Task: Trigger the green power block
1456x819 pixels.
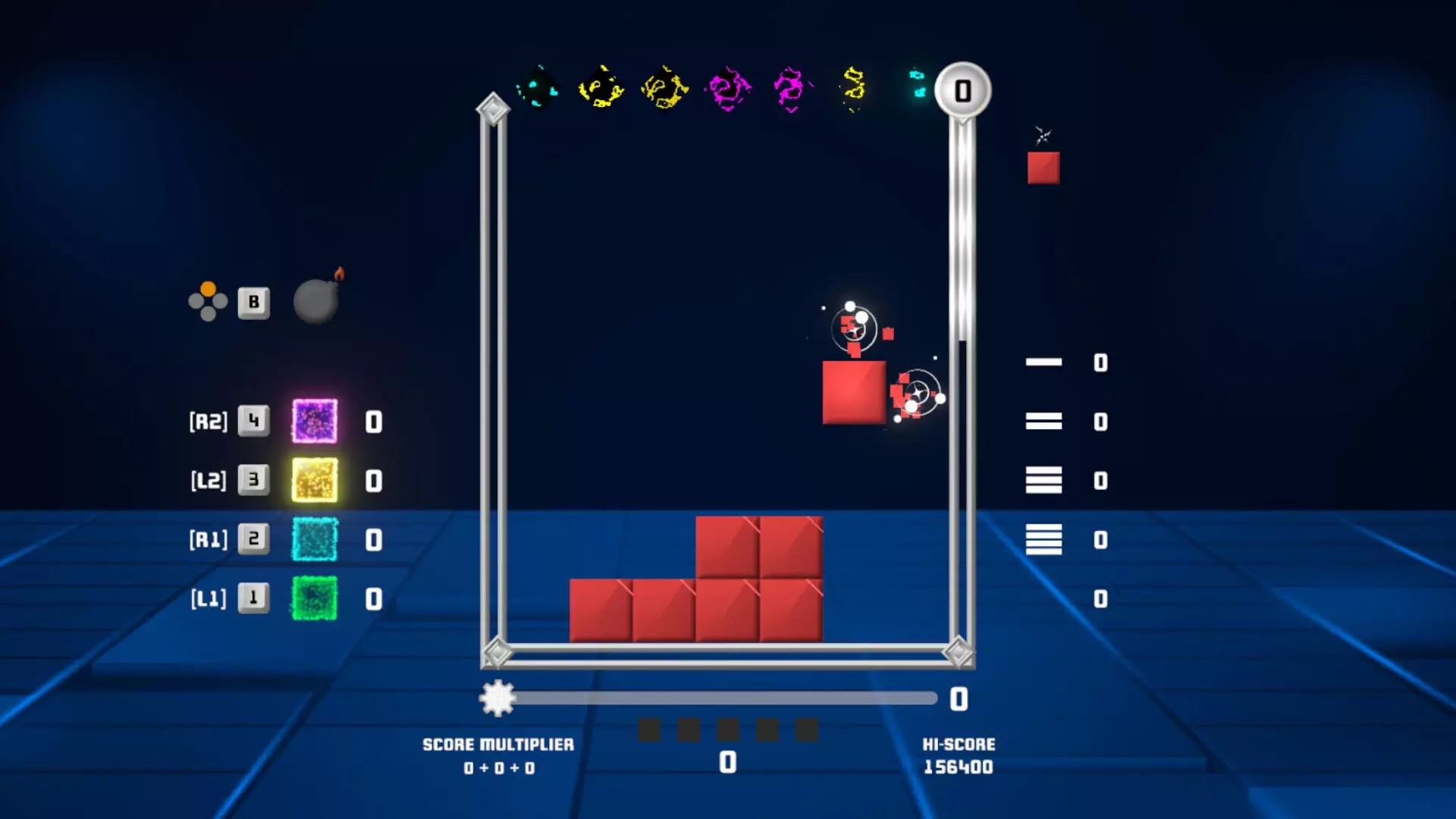Action: [315, 598]
